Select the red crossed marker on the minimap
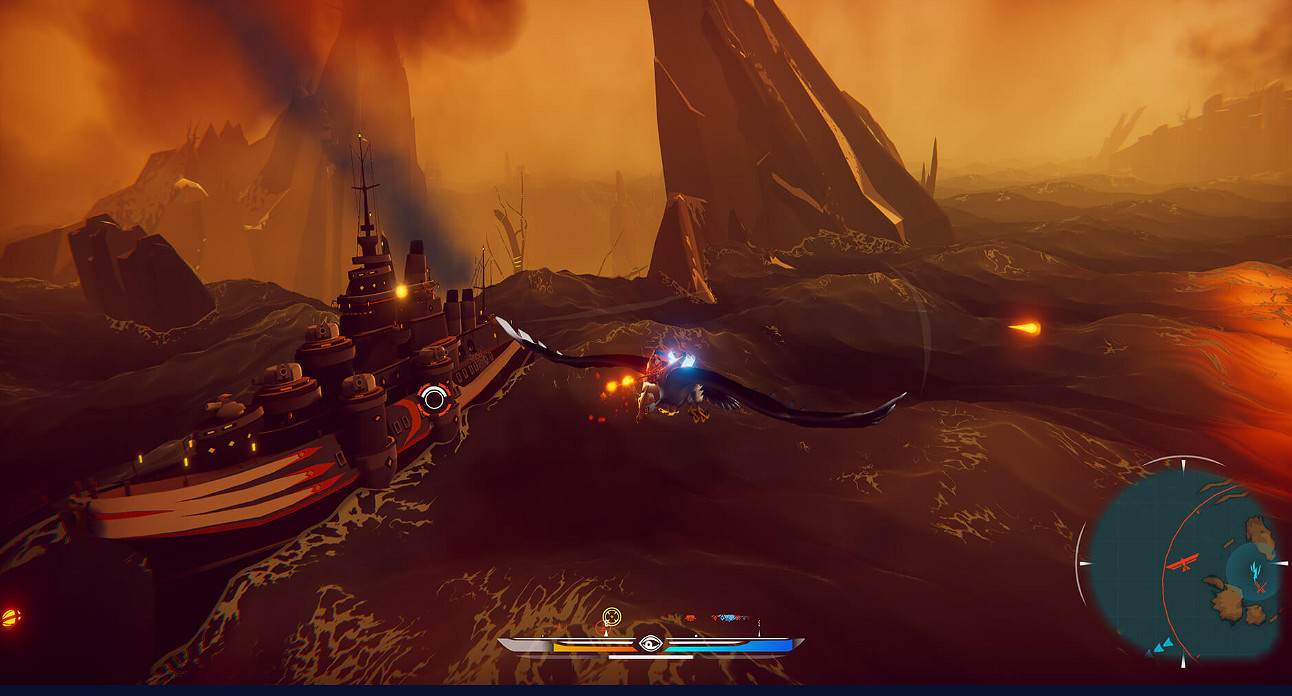The width and height of the screenshot is (1292, 696). coord(1261,586)
